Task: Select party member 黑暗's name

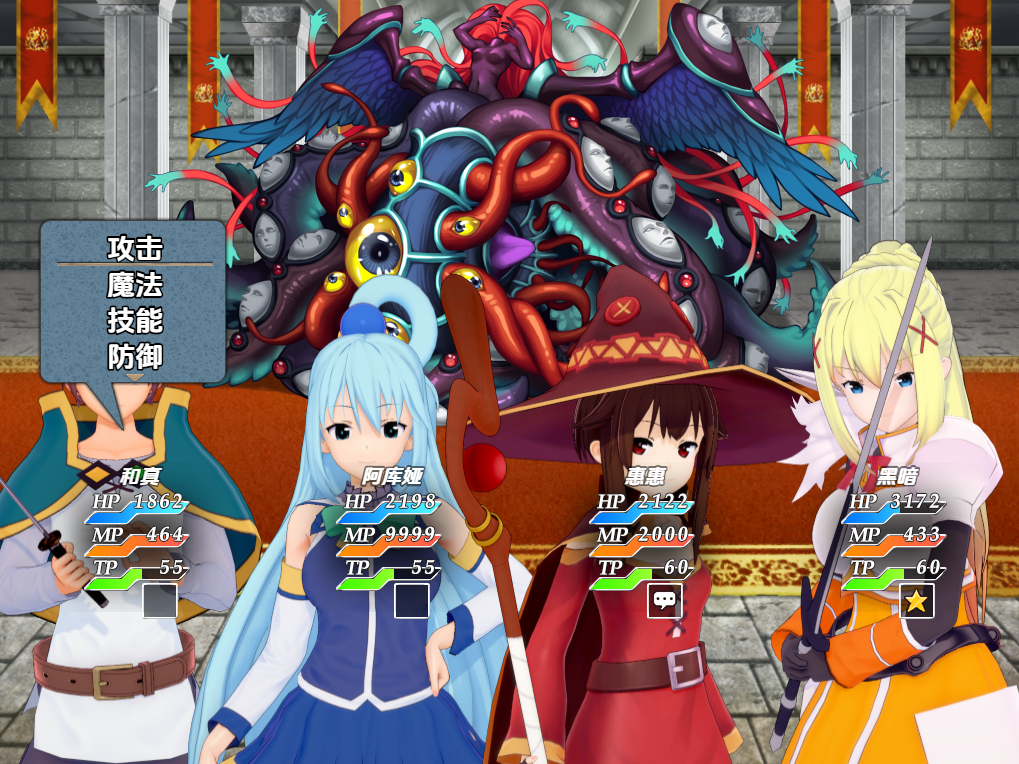Action: pos(896,477)
